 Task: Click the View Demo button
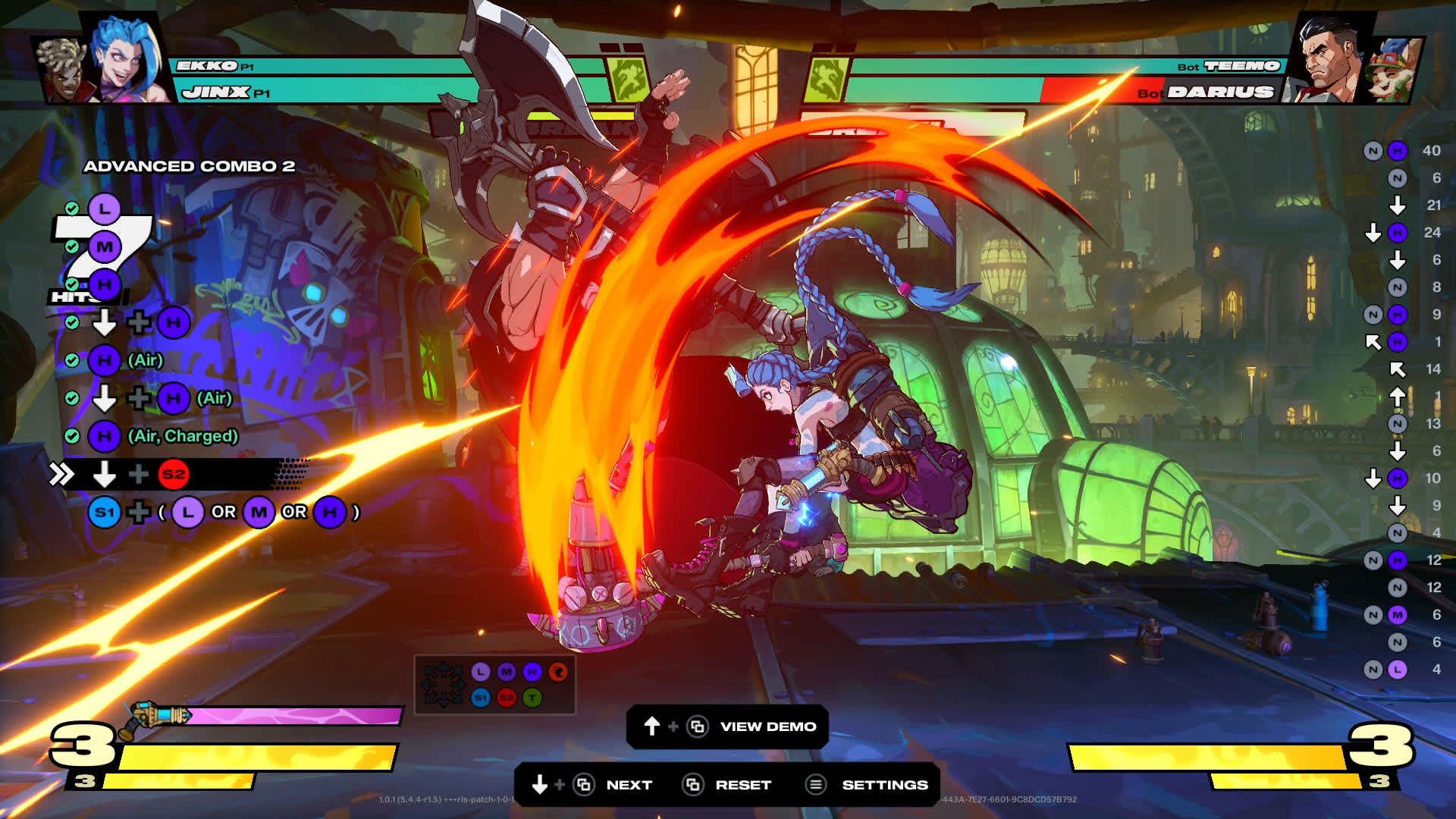[x=767, y=726]
